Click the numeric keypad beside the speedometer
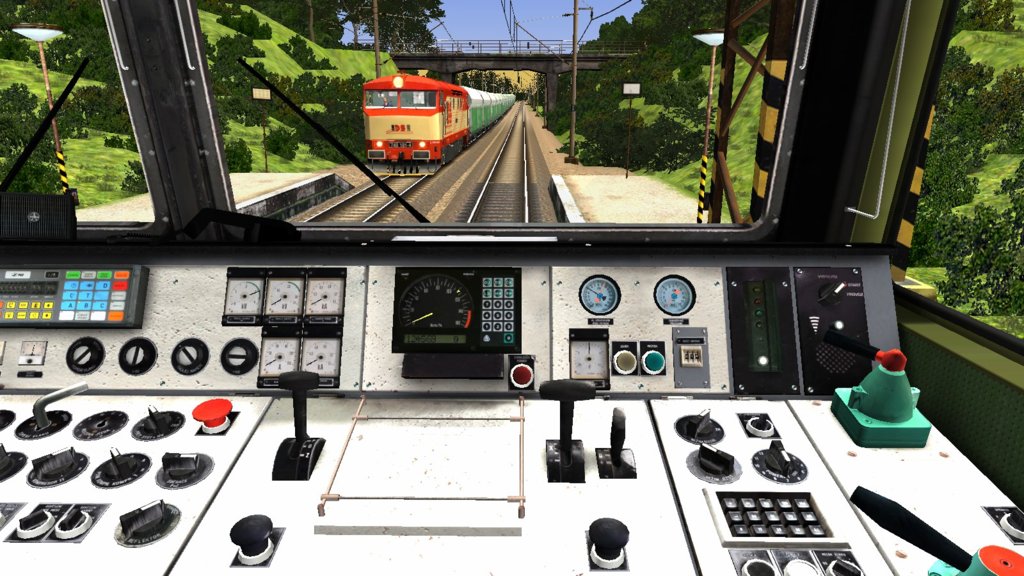The image size is (1024, 576). (x=498, y=304)
